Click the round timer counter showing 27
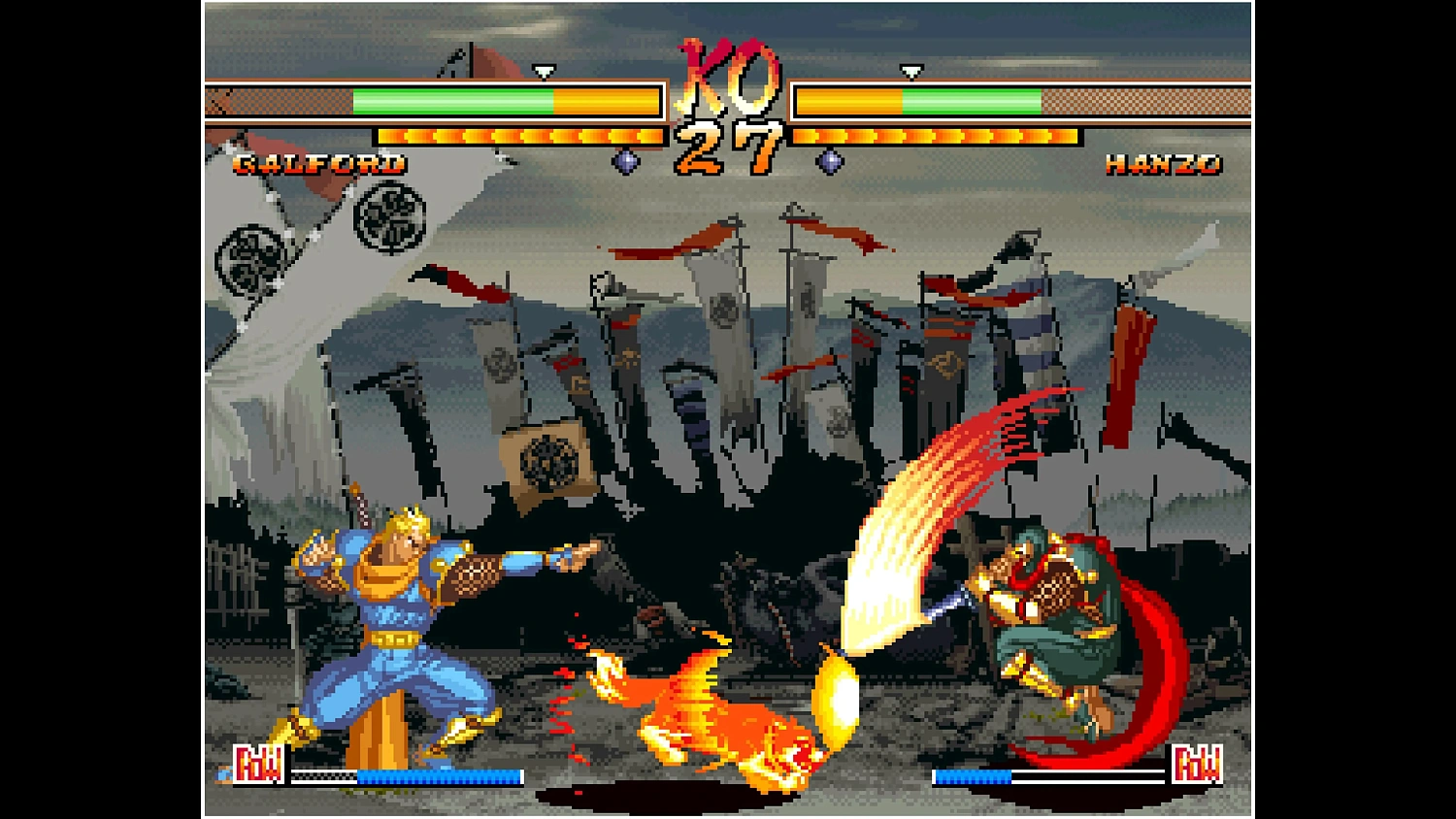The image size is (1456, 819). pos(728,144)
